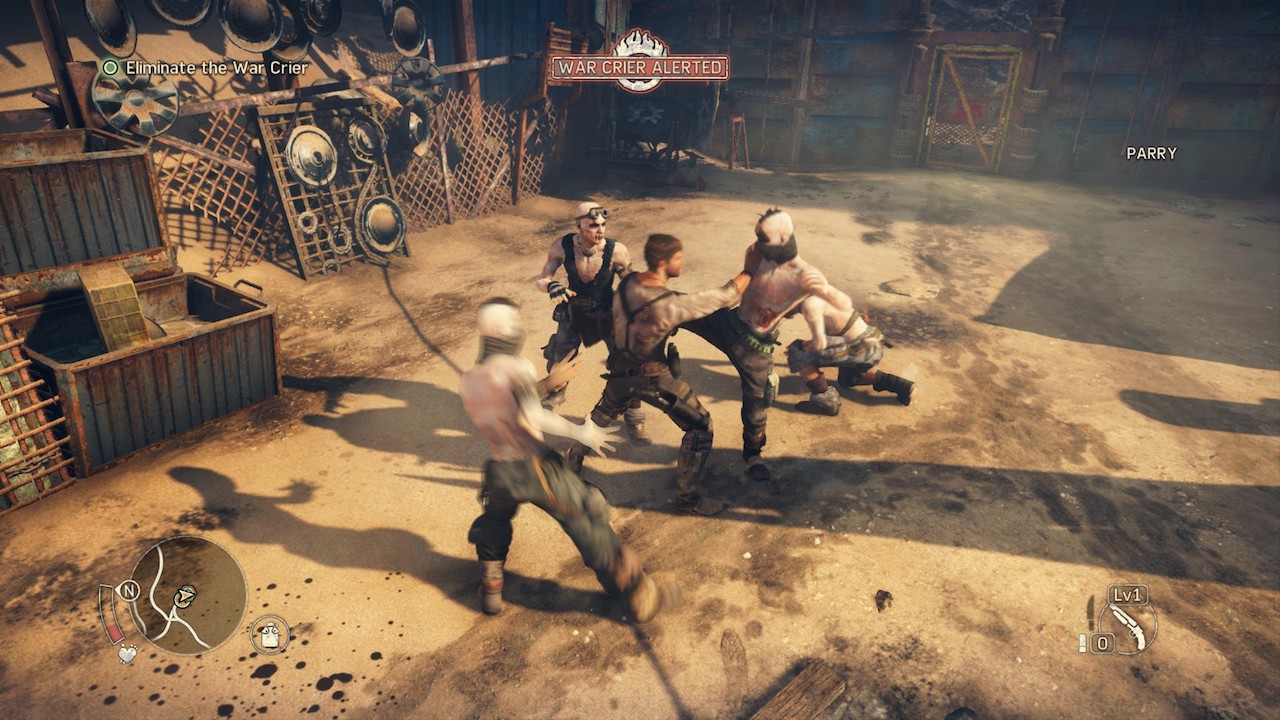Screen dimensions: 1280x720
Task: Open the circular minimap
Action: click(x=188, y=595)
